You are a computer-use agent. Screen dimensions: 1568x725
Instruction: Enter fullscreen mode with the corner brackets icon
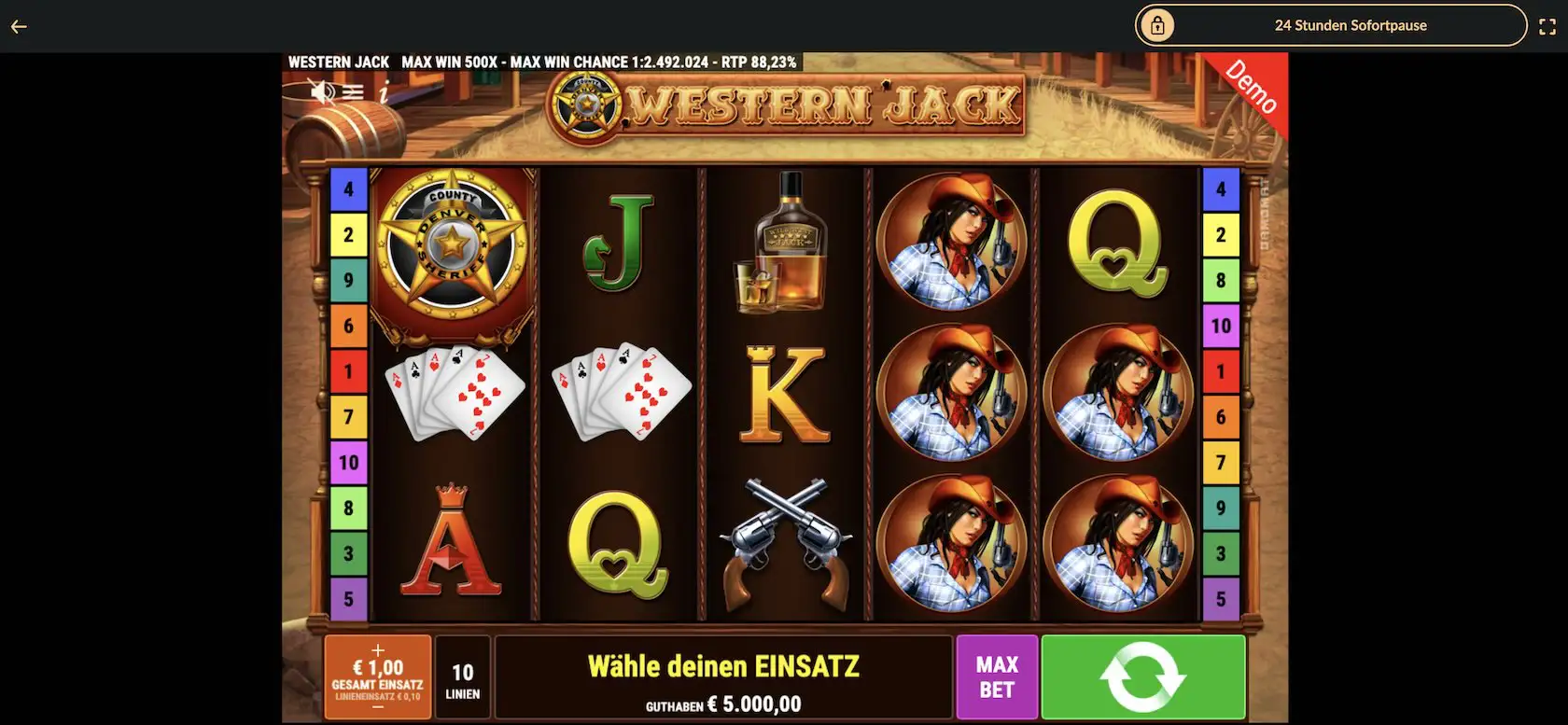tap(1547, 26)
